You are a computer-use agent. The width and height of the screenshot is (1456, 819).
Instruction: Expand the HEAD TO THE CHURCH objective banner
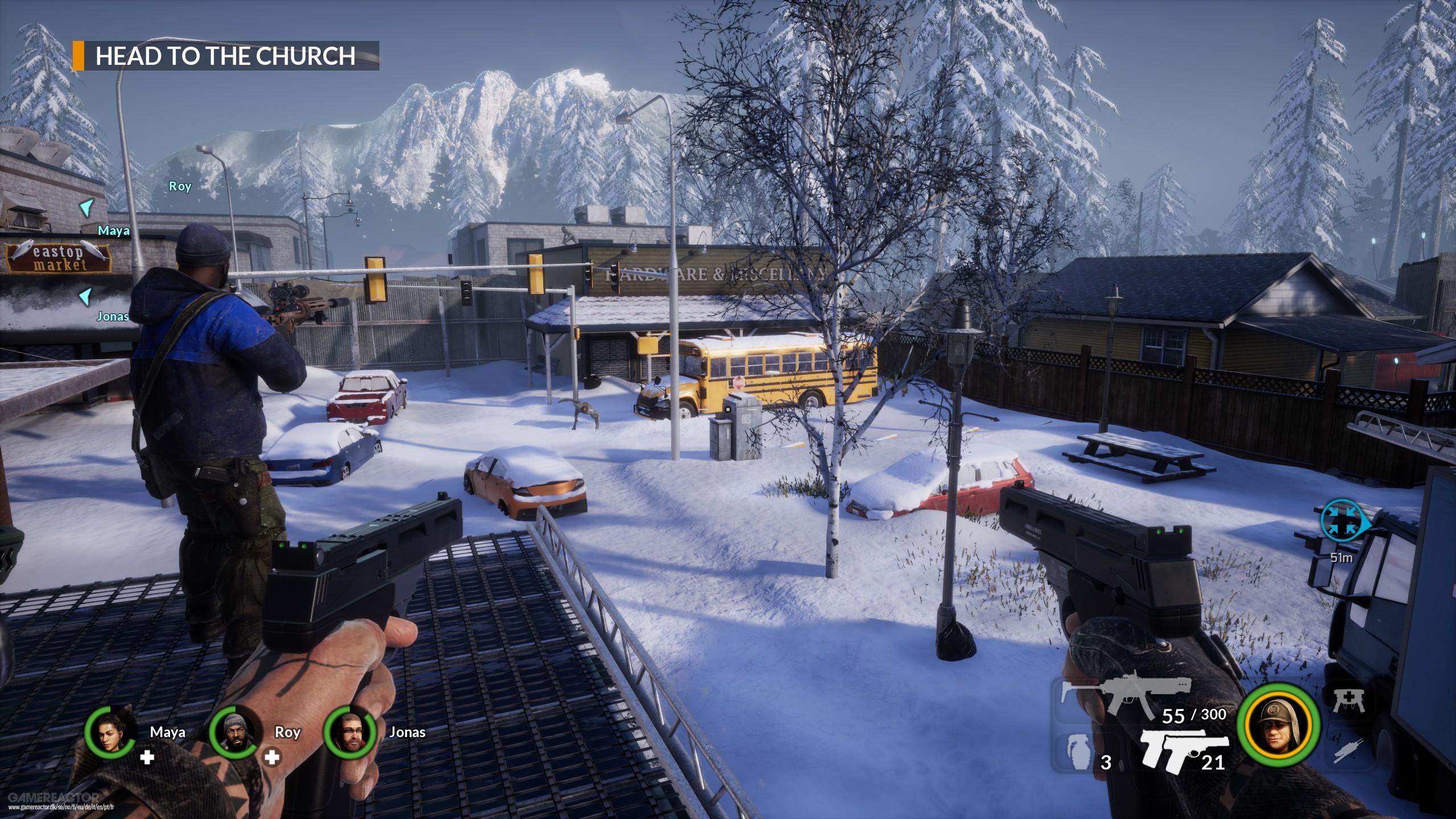225,57
